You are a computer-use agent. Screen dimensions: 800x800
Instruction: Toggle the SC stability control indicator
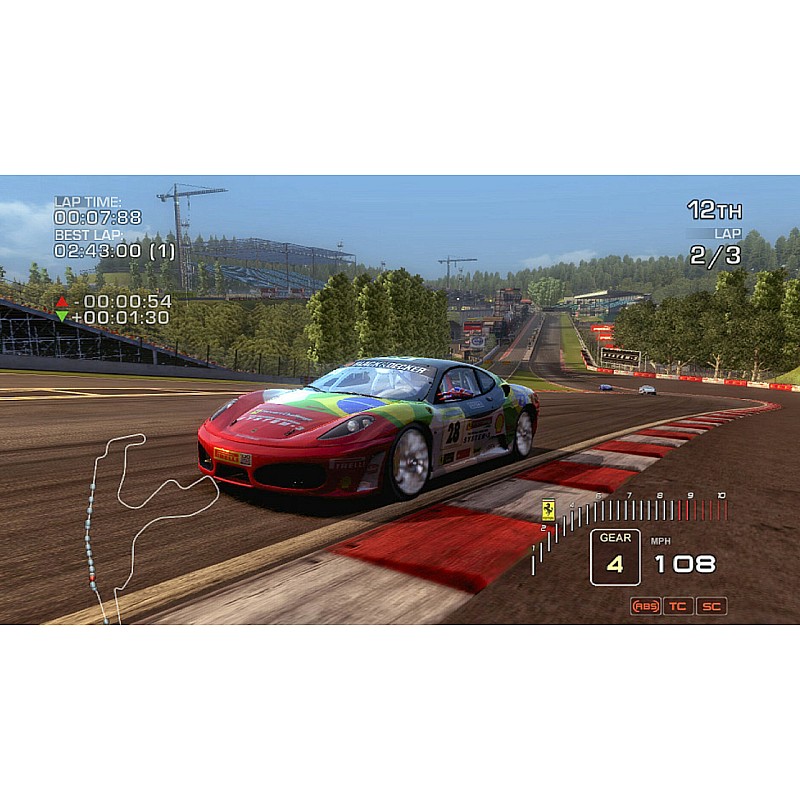click(x=711, y=606)
